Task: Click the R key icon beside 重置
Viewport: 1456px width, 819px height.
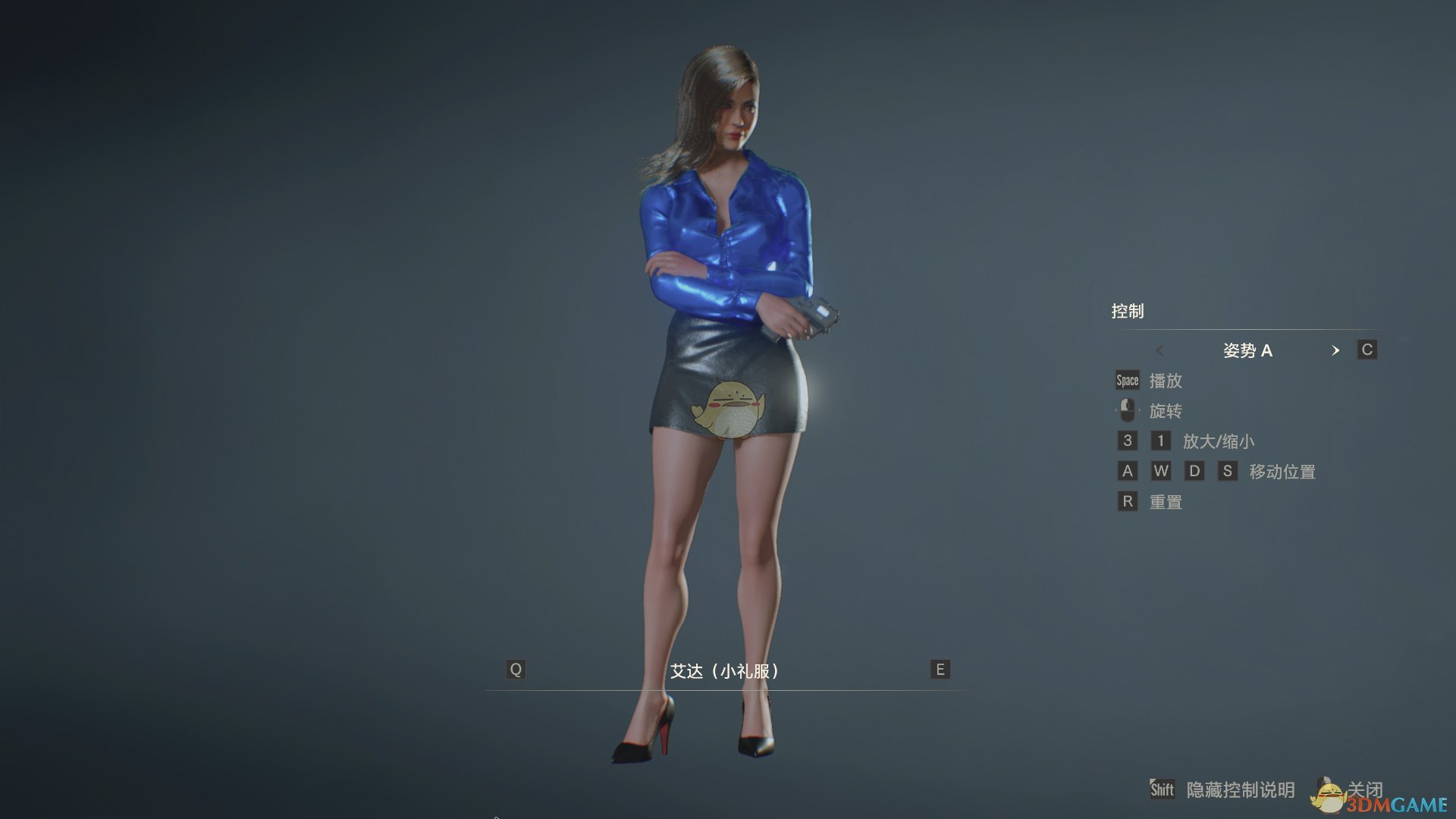Action: 1127,501
